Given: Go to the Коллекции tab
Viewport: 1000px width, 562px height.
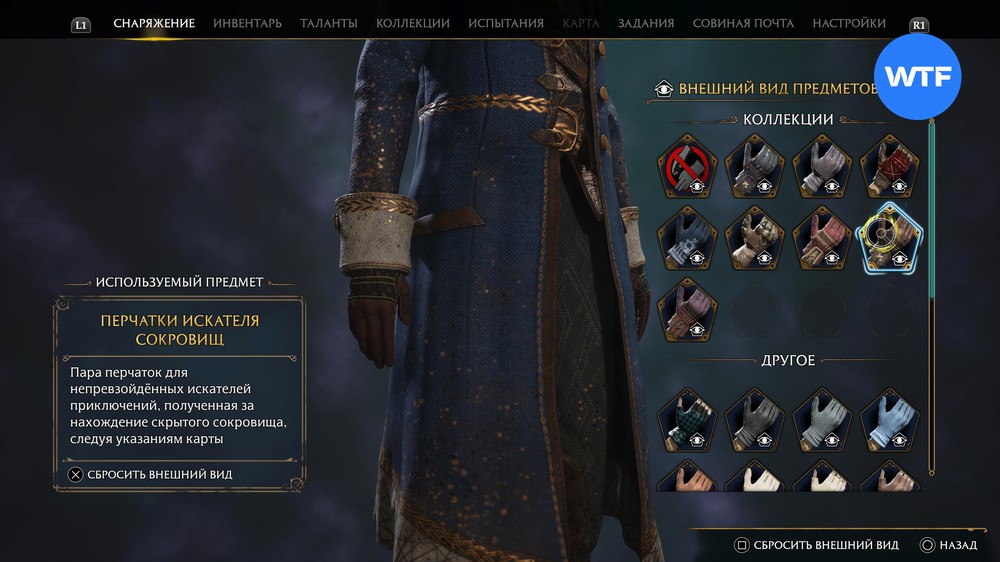Looking at the screenshot, I should (412, 23).
